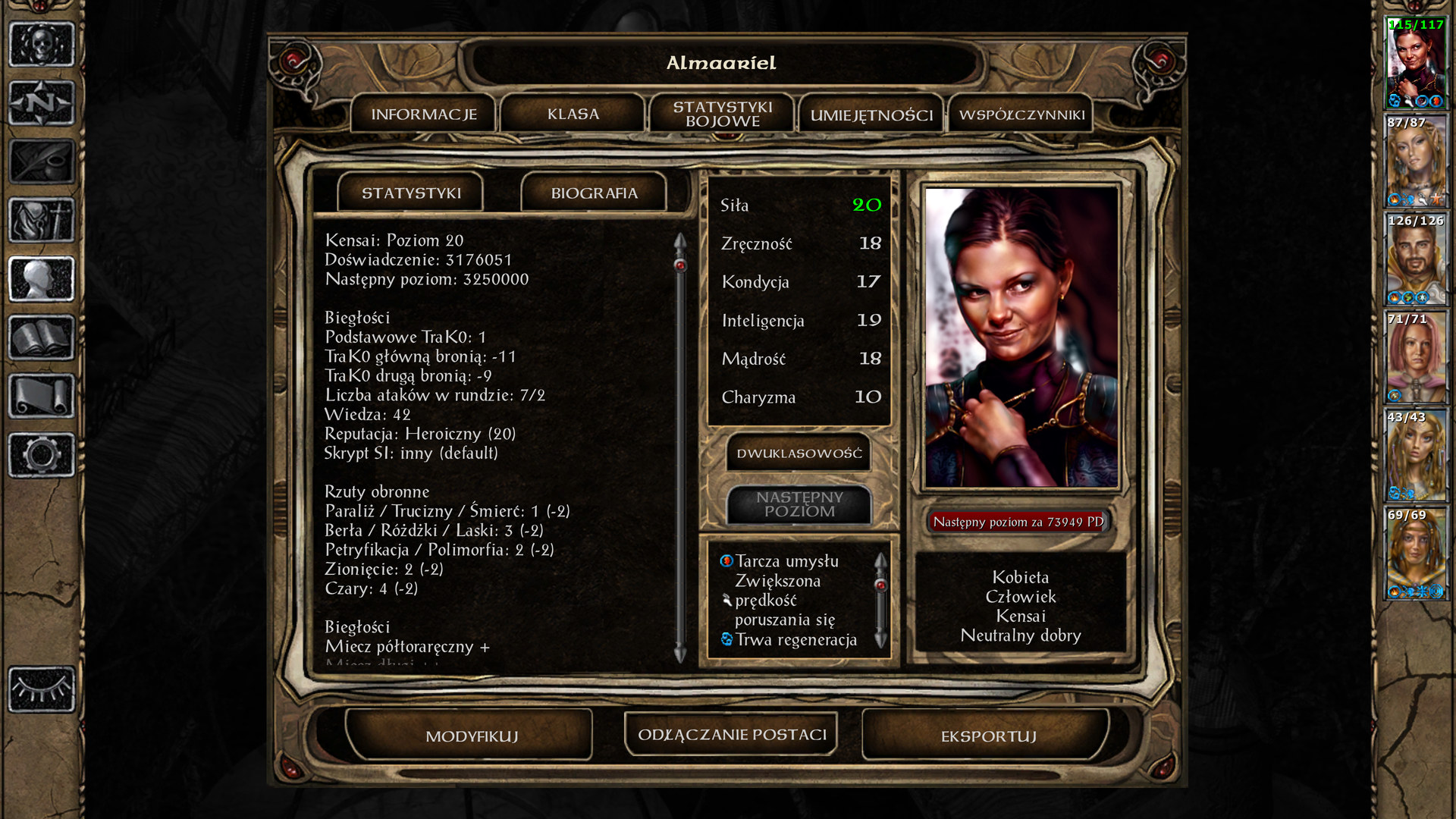Open the quill journal icon
The width and height of the screenshot is (1456, 819).
[x=42, y=162]
